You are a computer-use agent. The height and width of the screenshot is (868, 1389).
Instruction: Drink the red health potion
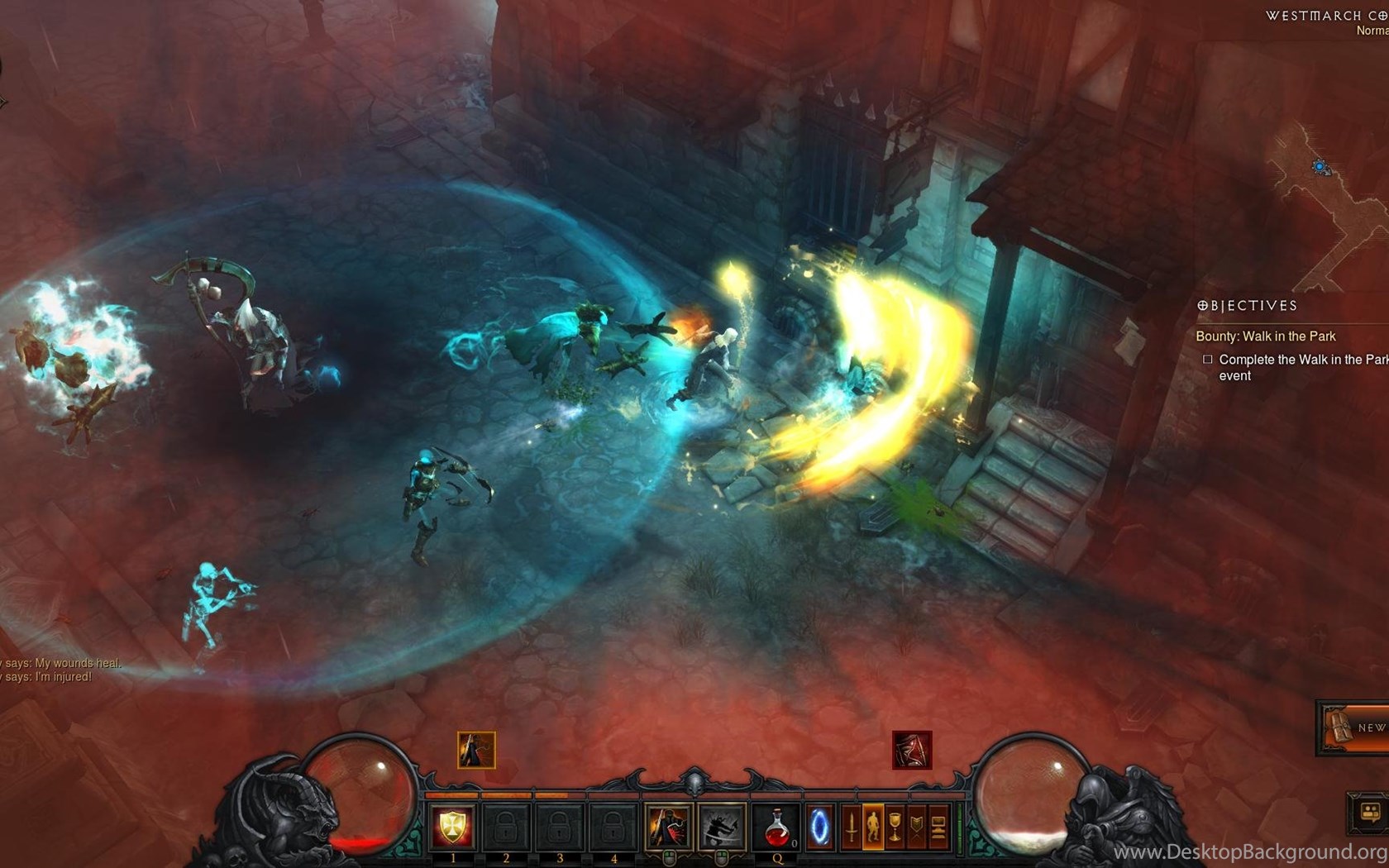(776, 827)
